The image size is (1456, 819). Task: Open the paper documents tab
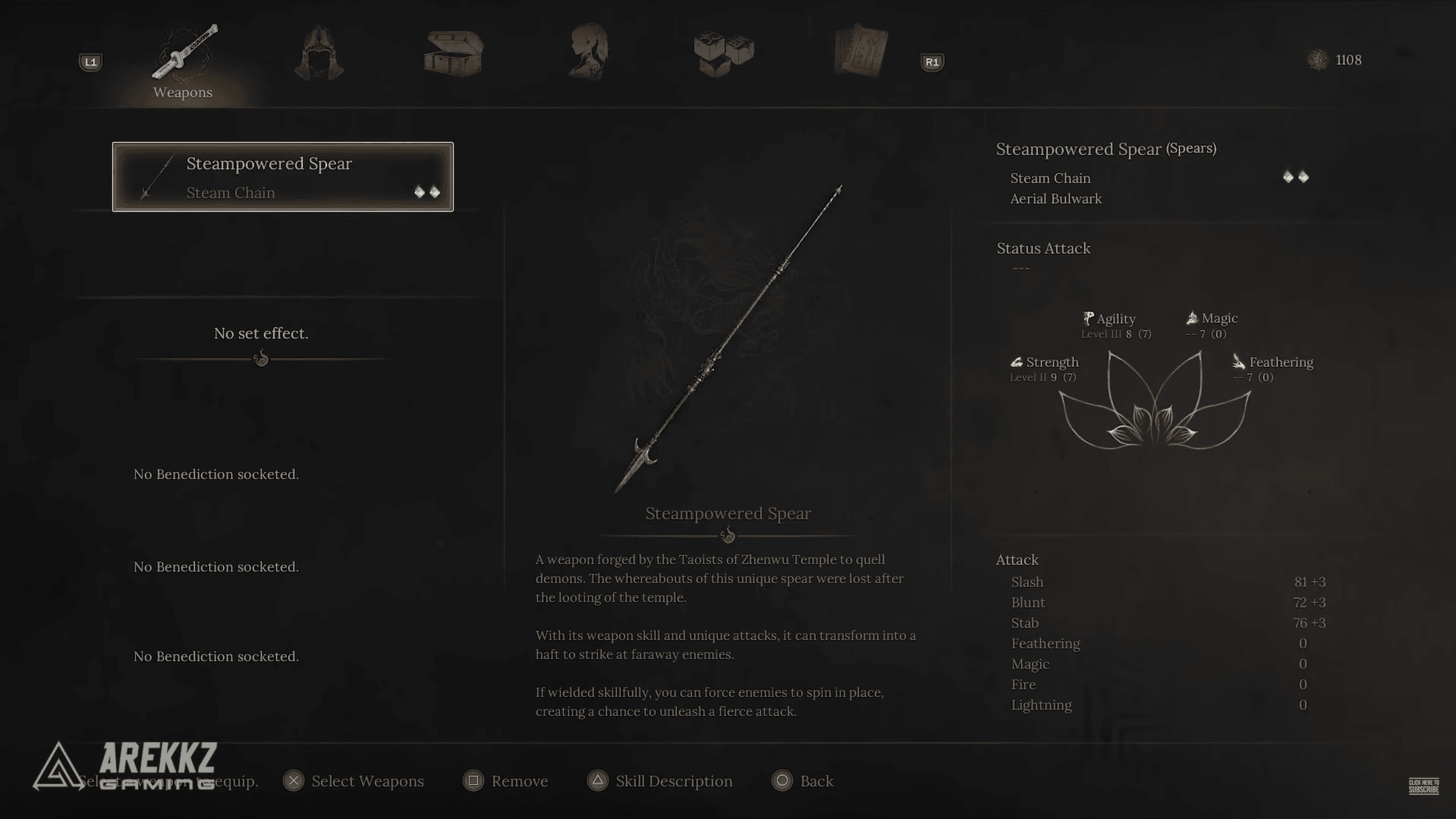tap(860, 52)
